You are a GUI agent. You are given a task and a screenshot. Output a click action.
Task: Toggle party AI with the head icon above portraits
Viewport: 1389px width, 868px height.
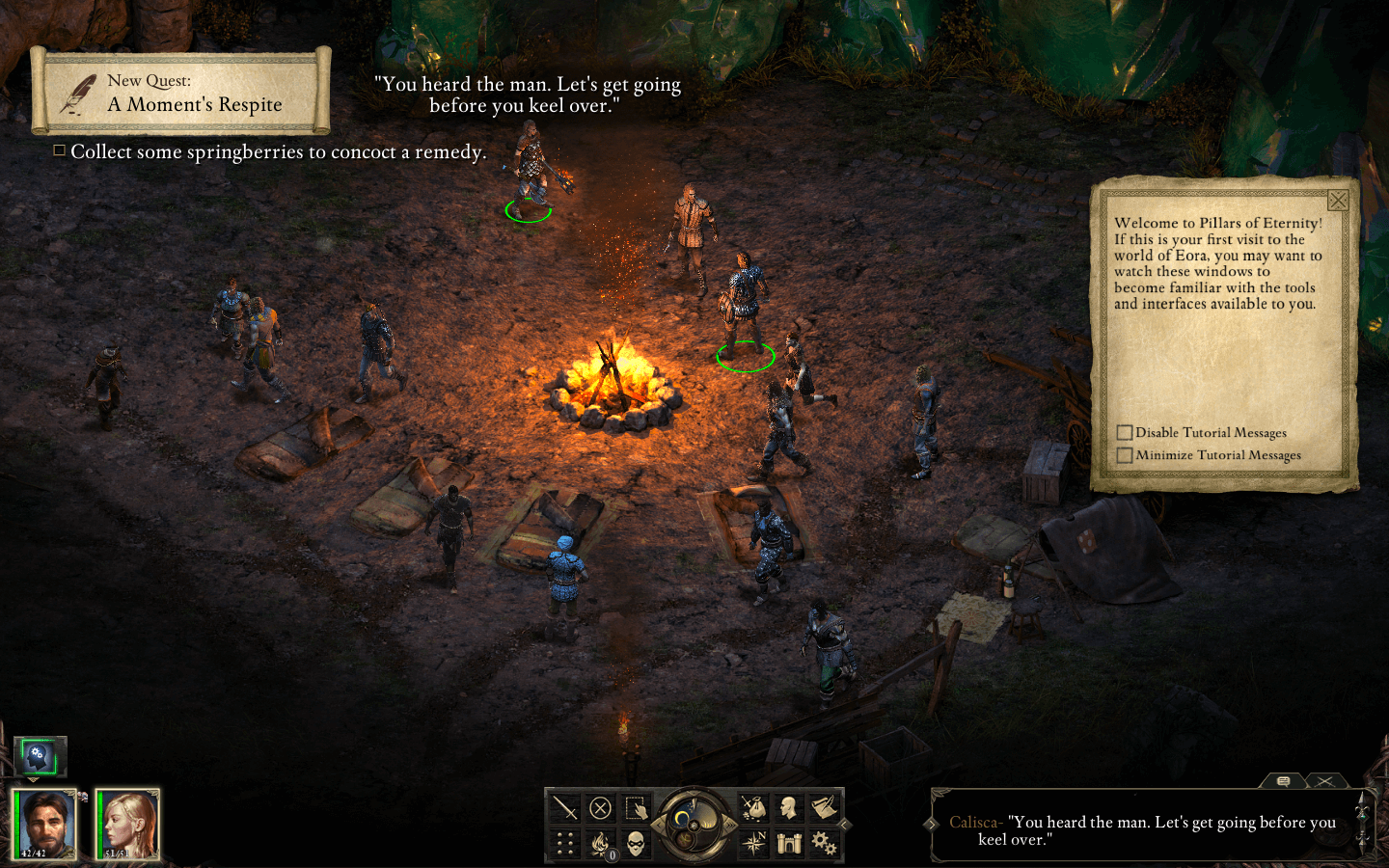pos(40,758)
